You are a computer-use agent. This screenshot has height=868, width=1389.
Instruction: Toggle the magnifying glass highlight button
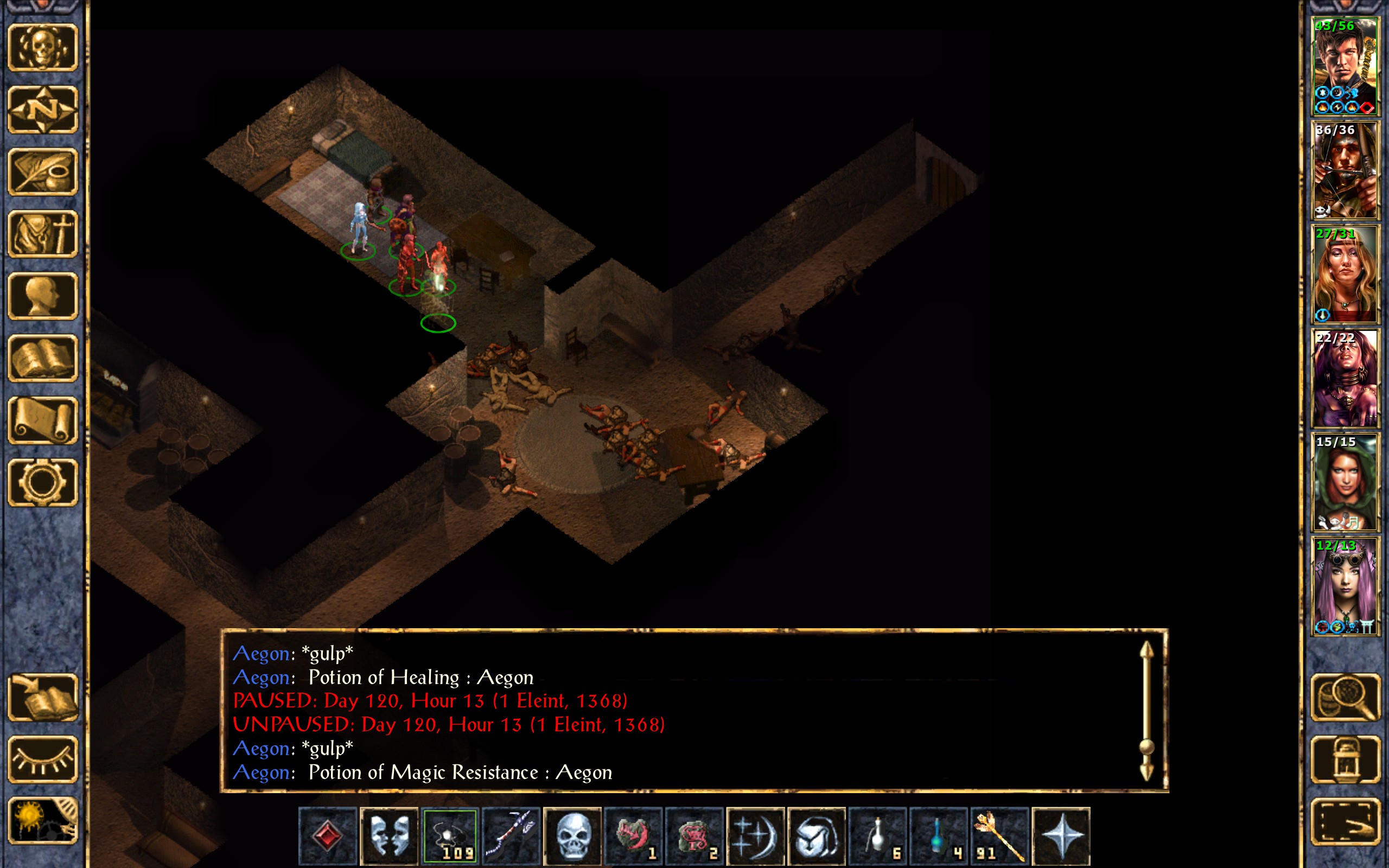click(x=1345, y=698)
